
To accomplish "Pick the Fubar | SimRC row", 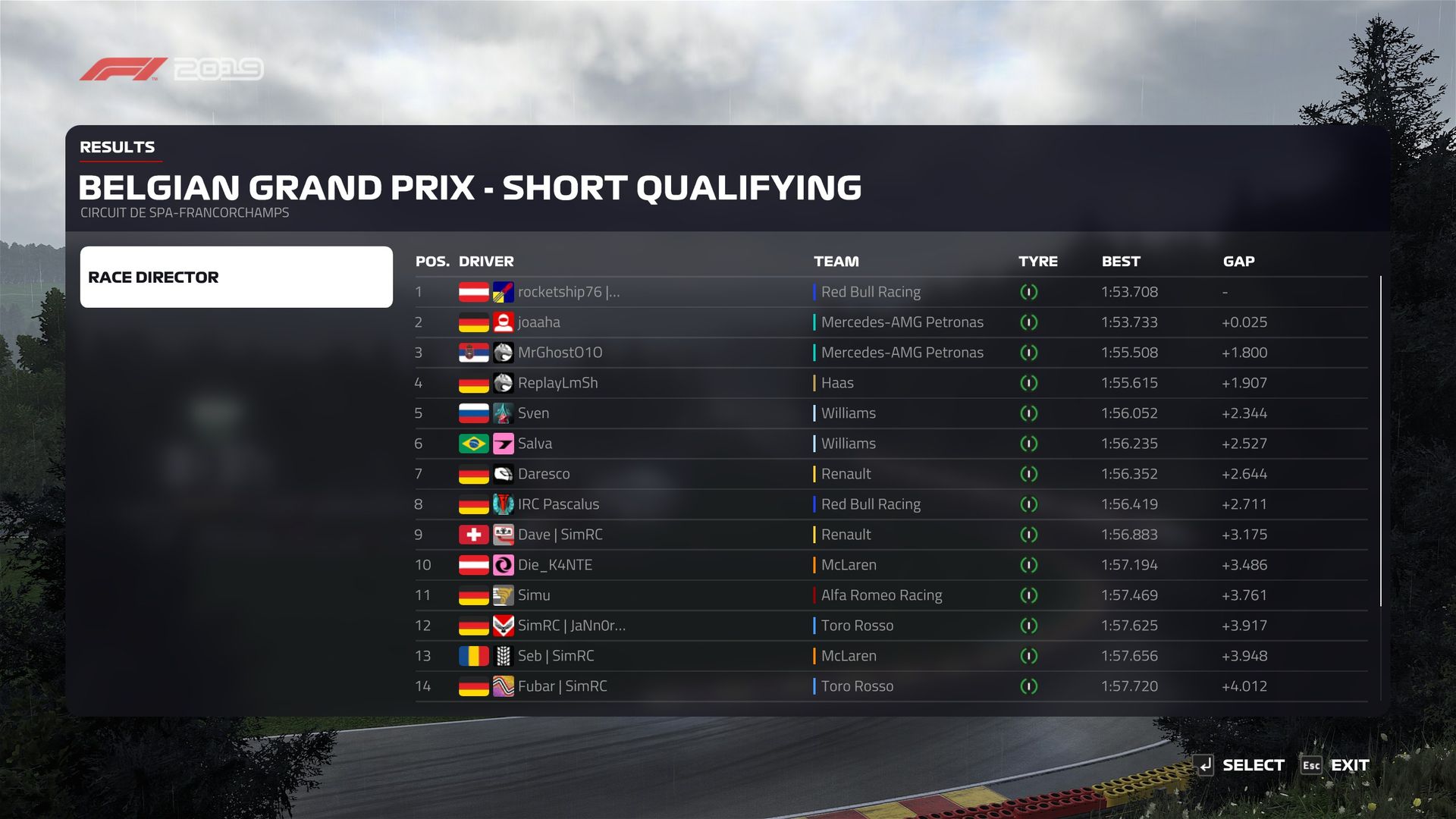I will (x=562, y=686).
